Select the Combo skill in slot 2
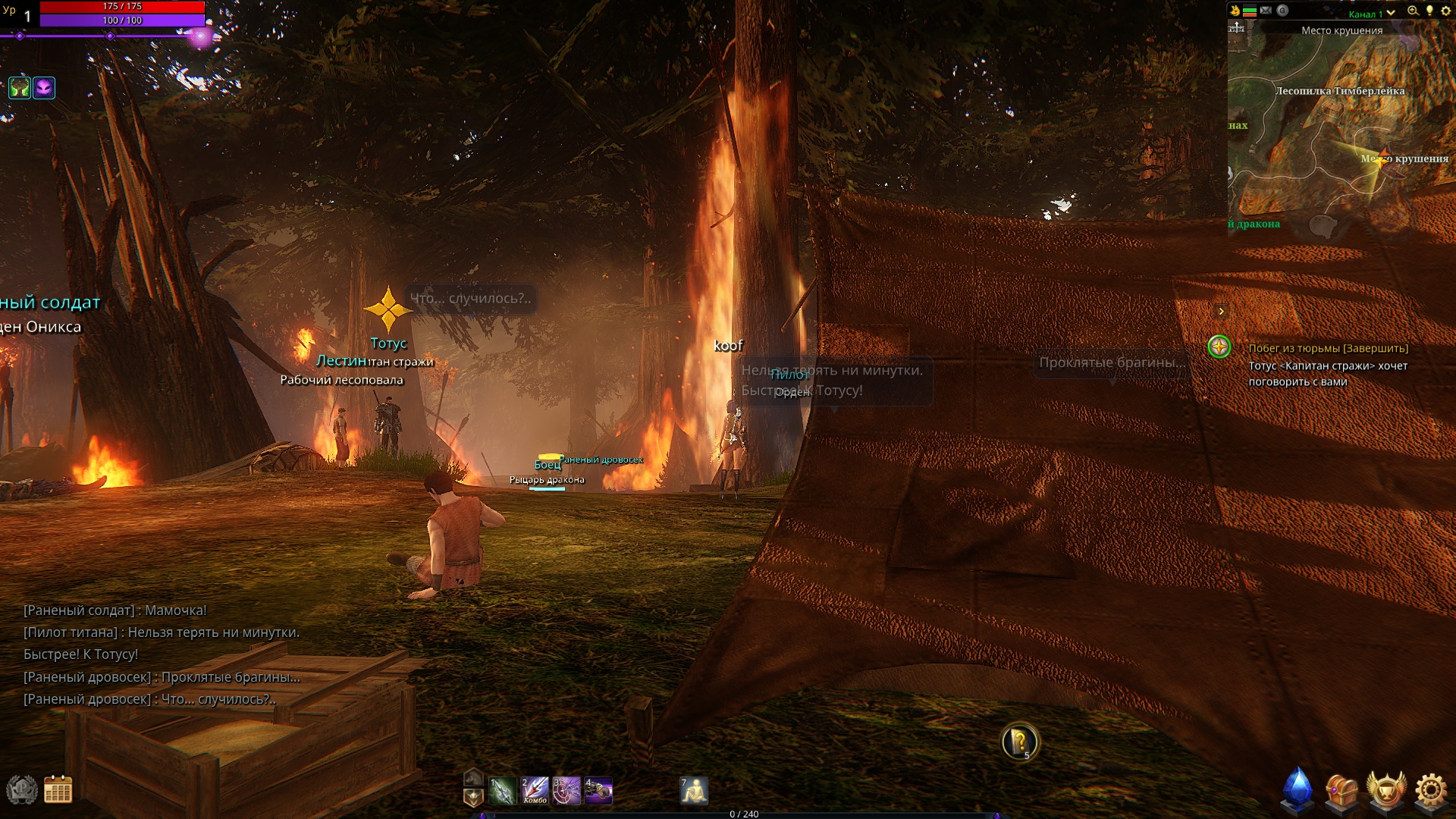The height and width of the screenshot is (819, 1456). pos(535,791)
